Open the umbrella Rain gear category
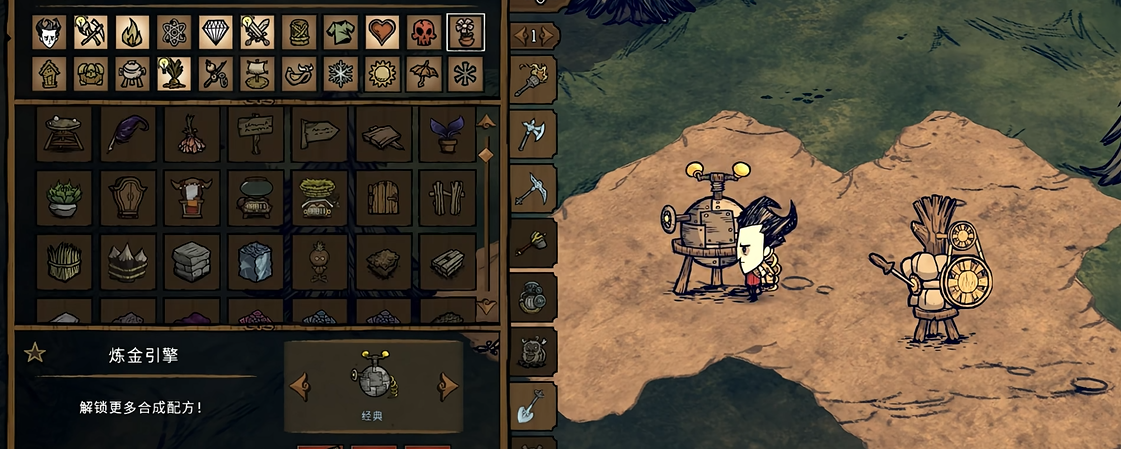Viewport: 1121px width, 449px height. point(424,74)
